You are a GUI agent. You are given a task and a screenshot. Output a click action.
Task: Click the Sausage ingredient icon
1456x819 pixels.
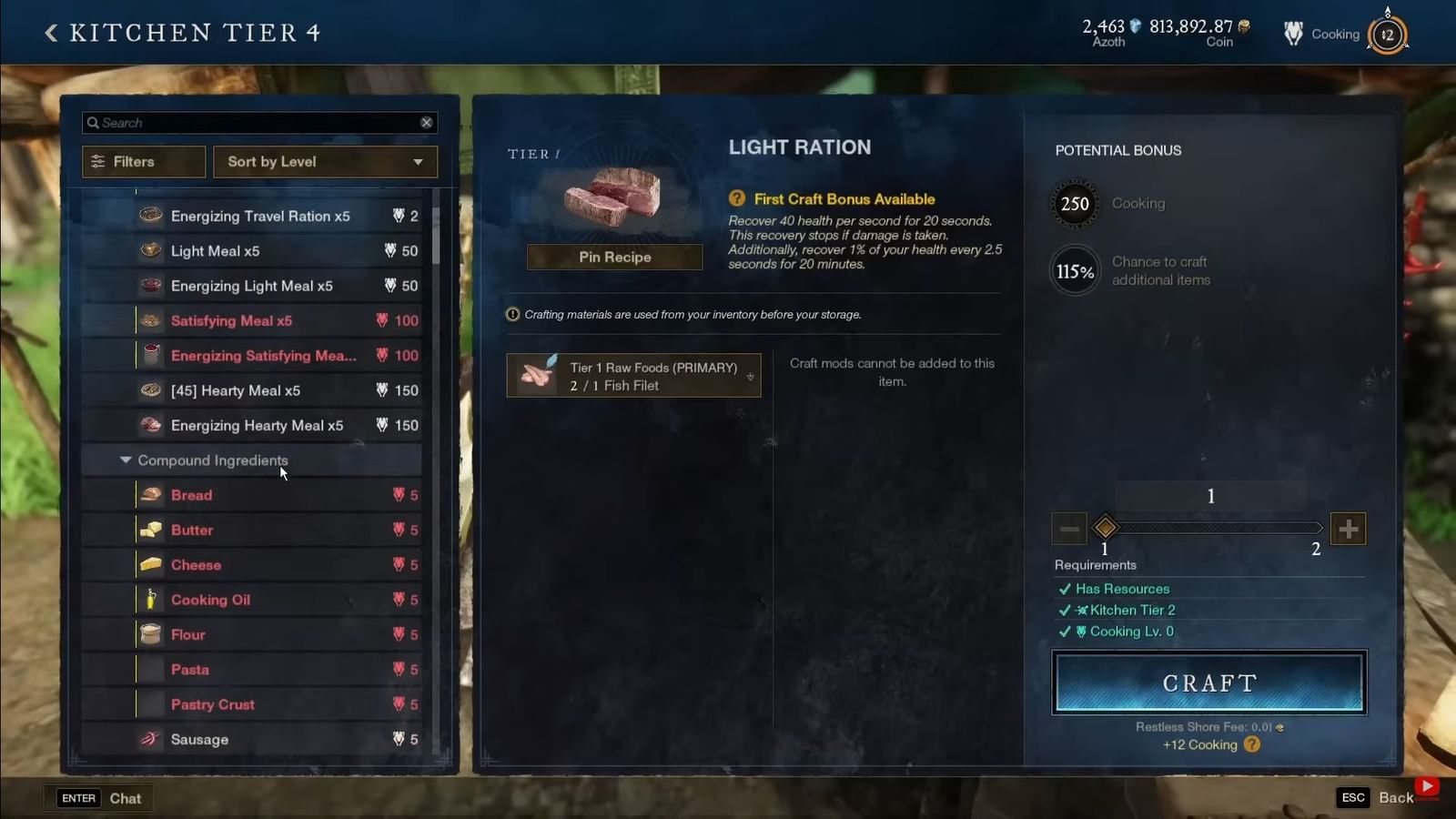coord(150,739)
